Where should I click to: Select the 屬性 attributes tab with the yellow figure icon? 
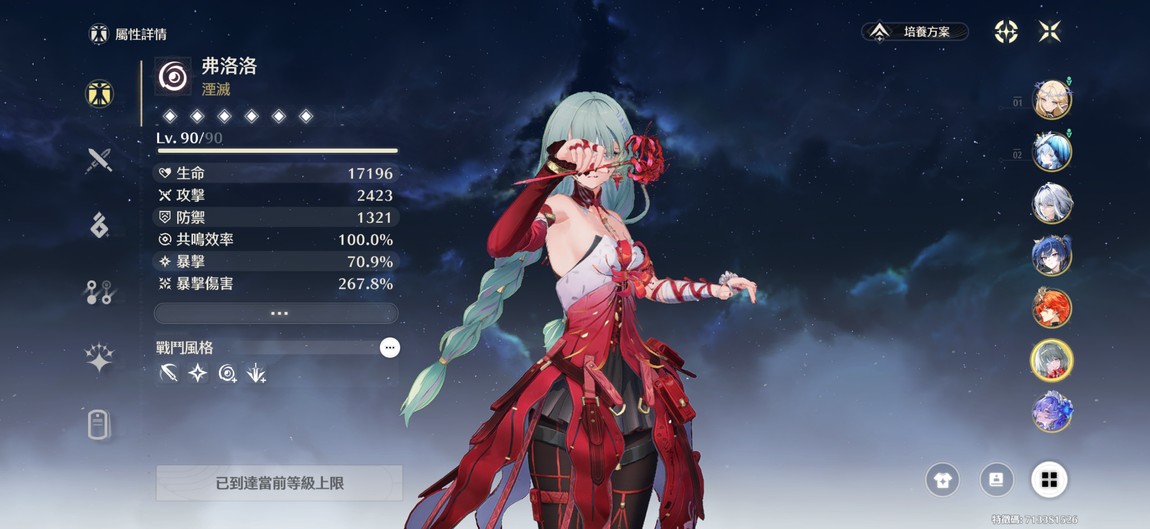click(99, 94)
